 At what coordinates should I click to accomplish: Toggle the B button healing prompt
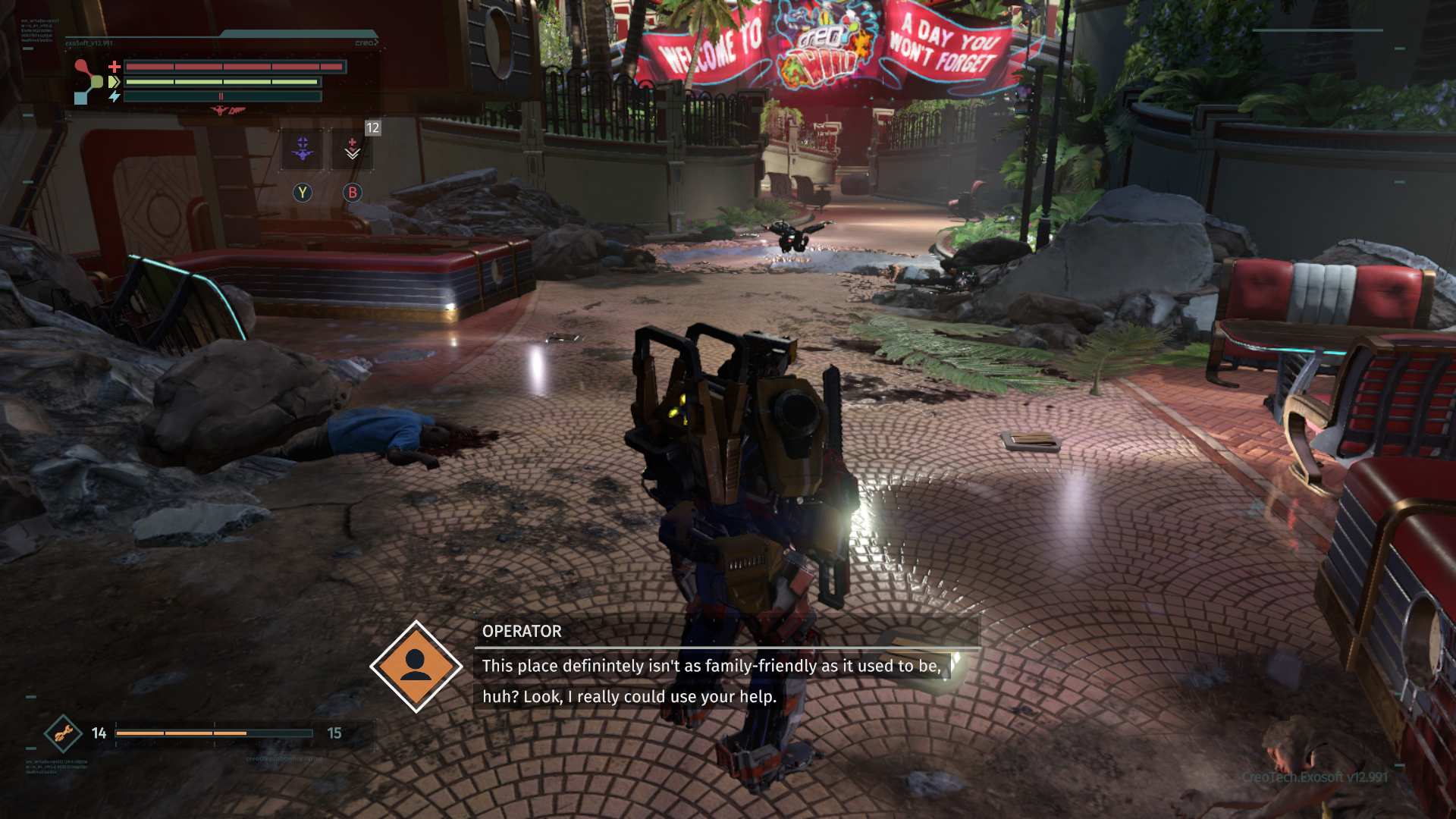pyautogui.click(x=353, y=192)
